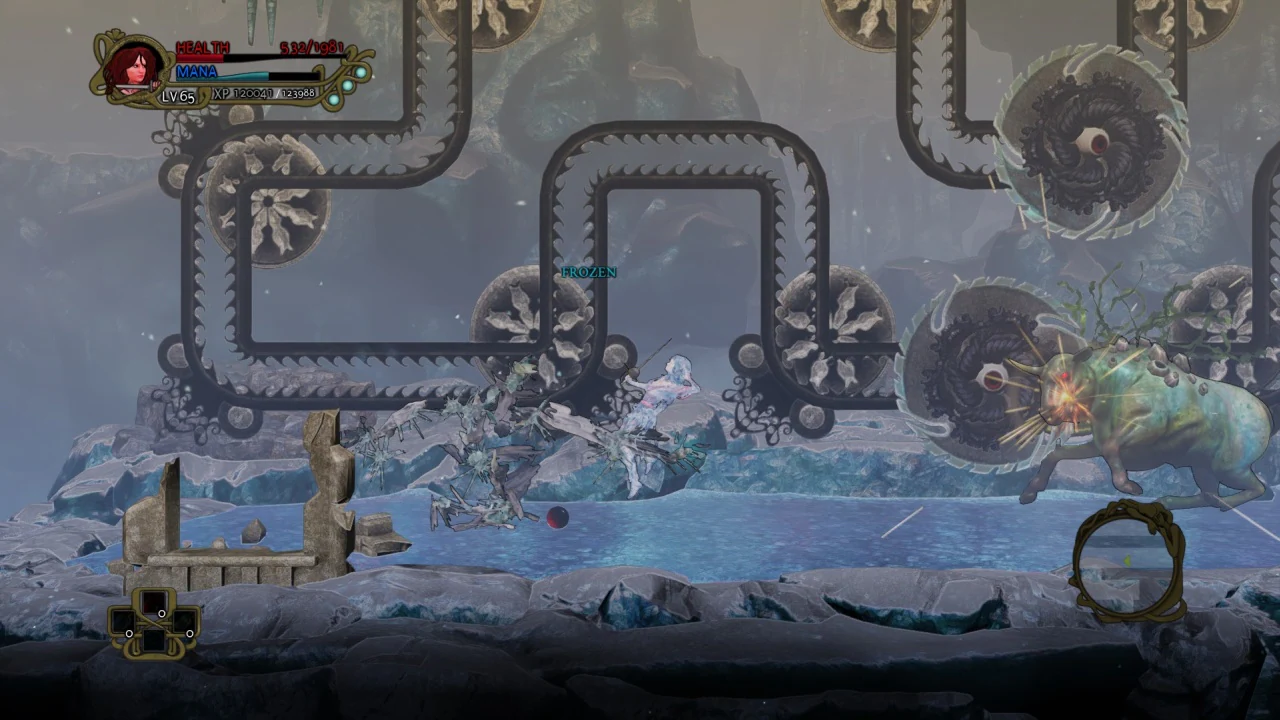Select the top slot of the item d-pad
This screenshot has height=720, width=1280.
(155, 602)
